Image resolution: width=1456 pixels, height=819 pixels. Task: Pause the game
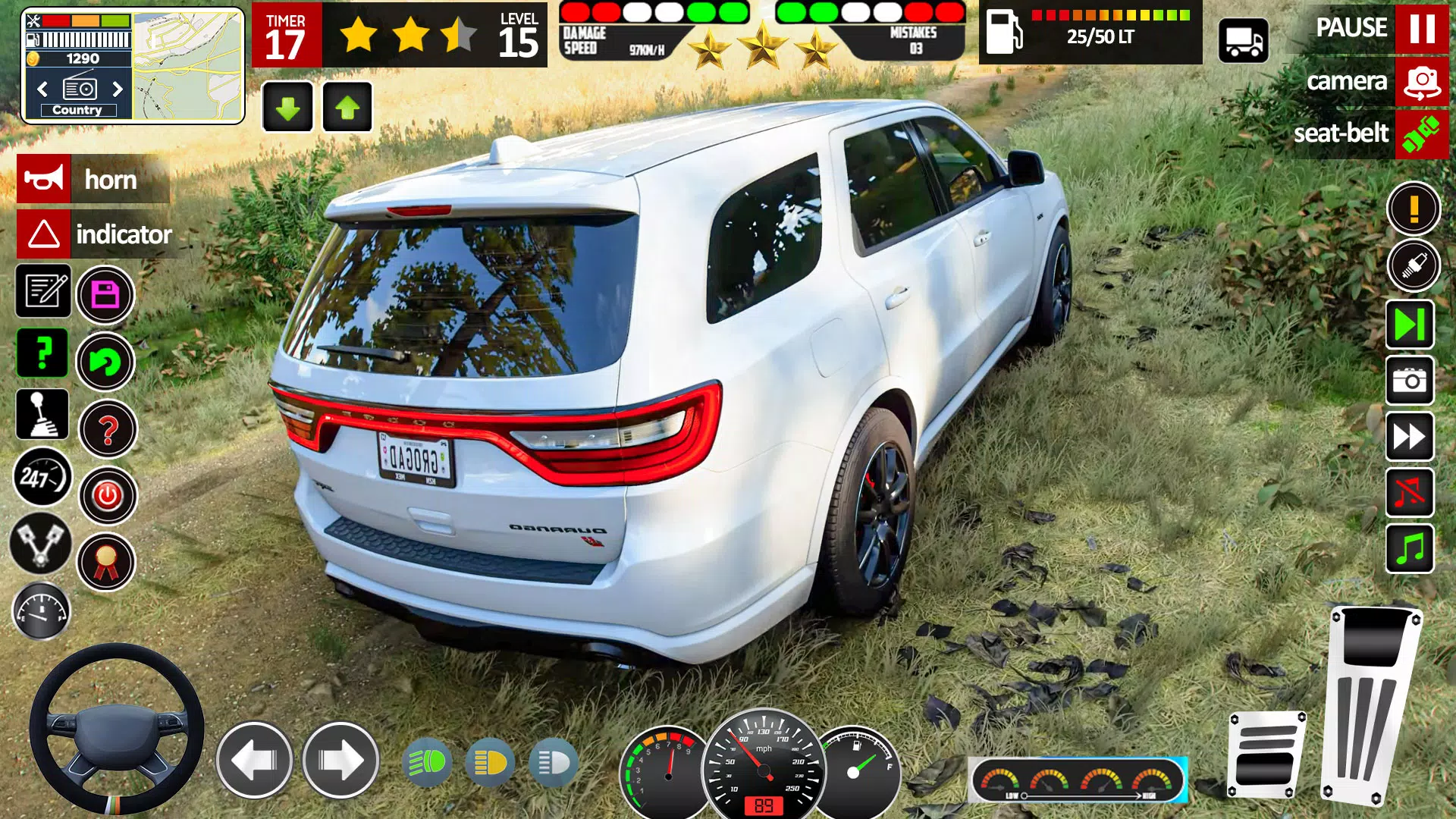pos(1421,28)
